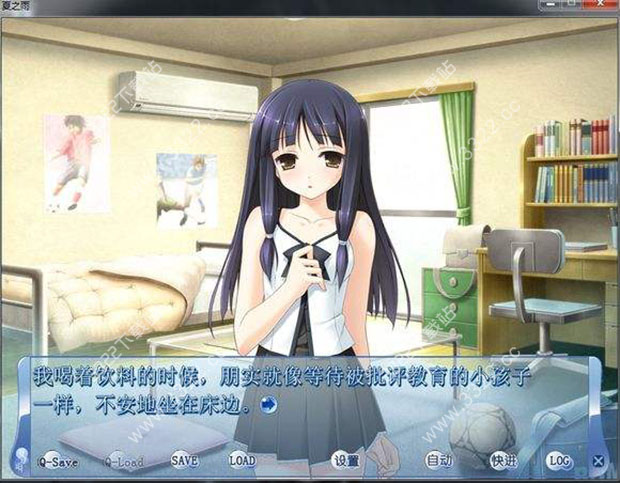The image size is (620, 483).
Task: Show the dialogue LOG
Action: click(559, 461)
